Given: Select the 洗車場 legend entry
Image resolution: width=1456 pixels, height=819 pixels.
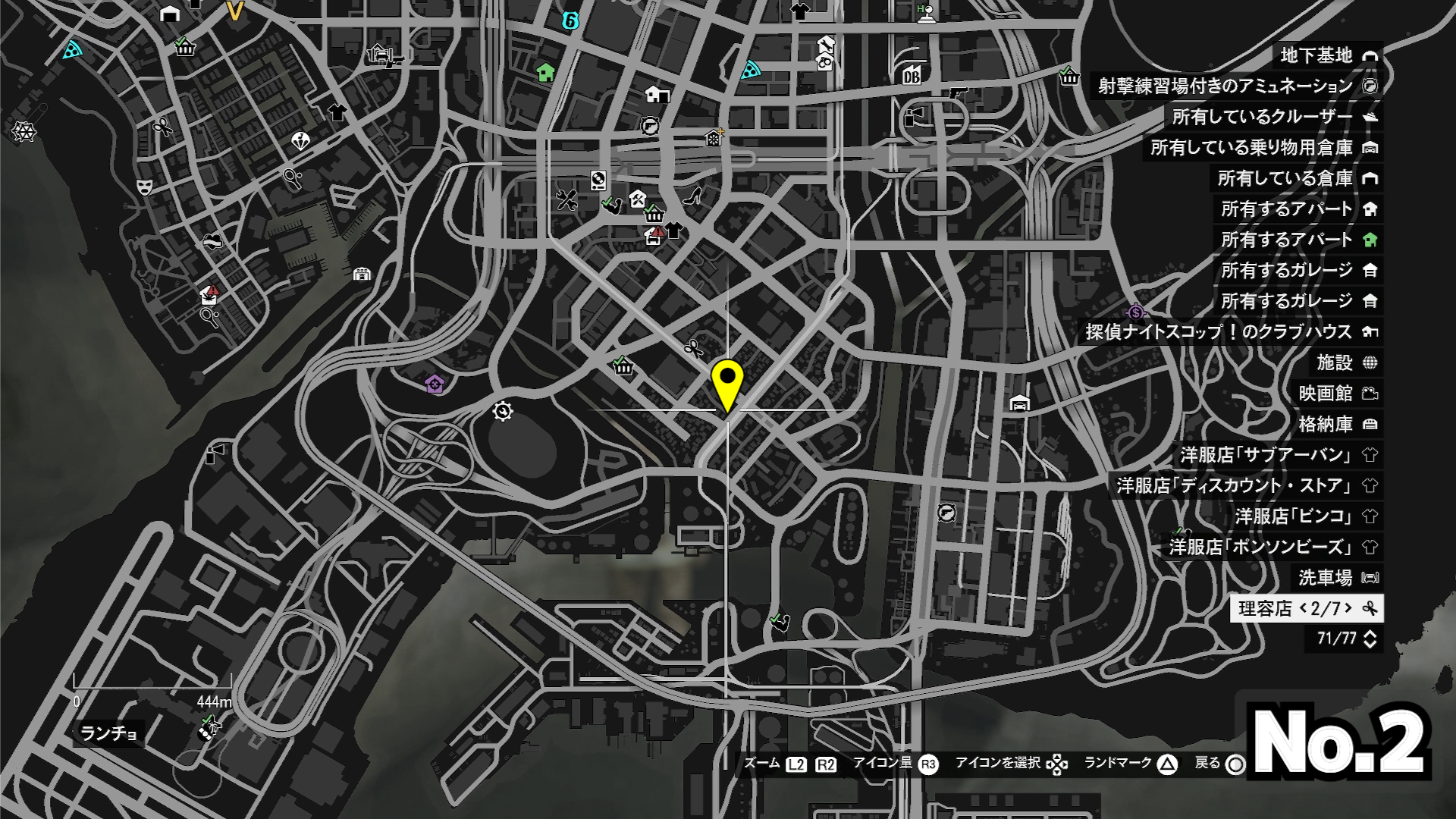Looking at the screenshot, I should point(1337,578).
